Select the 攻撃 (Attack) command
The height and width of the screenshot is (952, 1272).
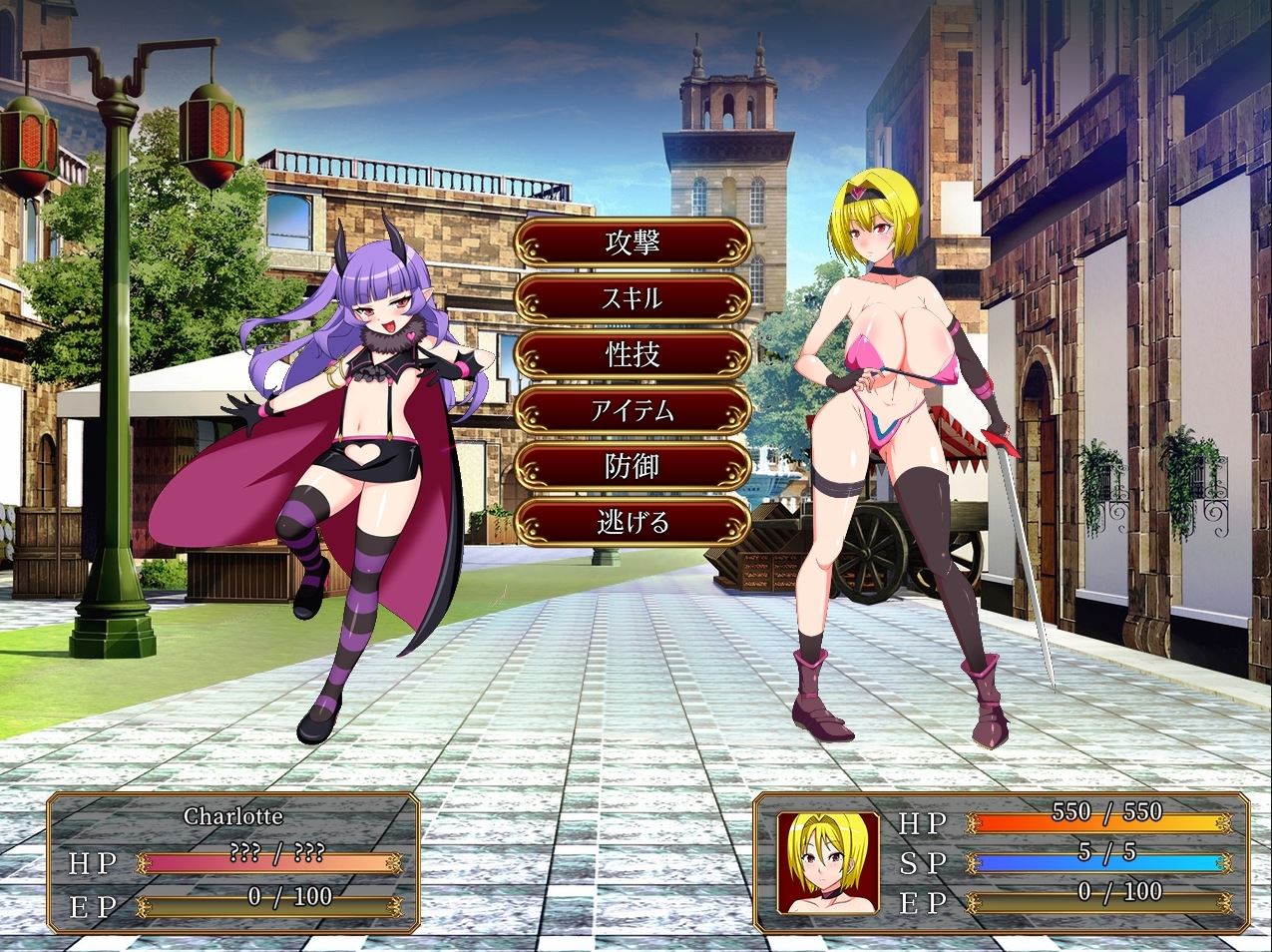(x=633, y=242)
